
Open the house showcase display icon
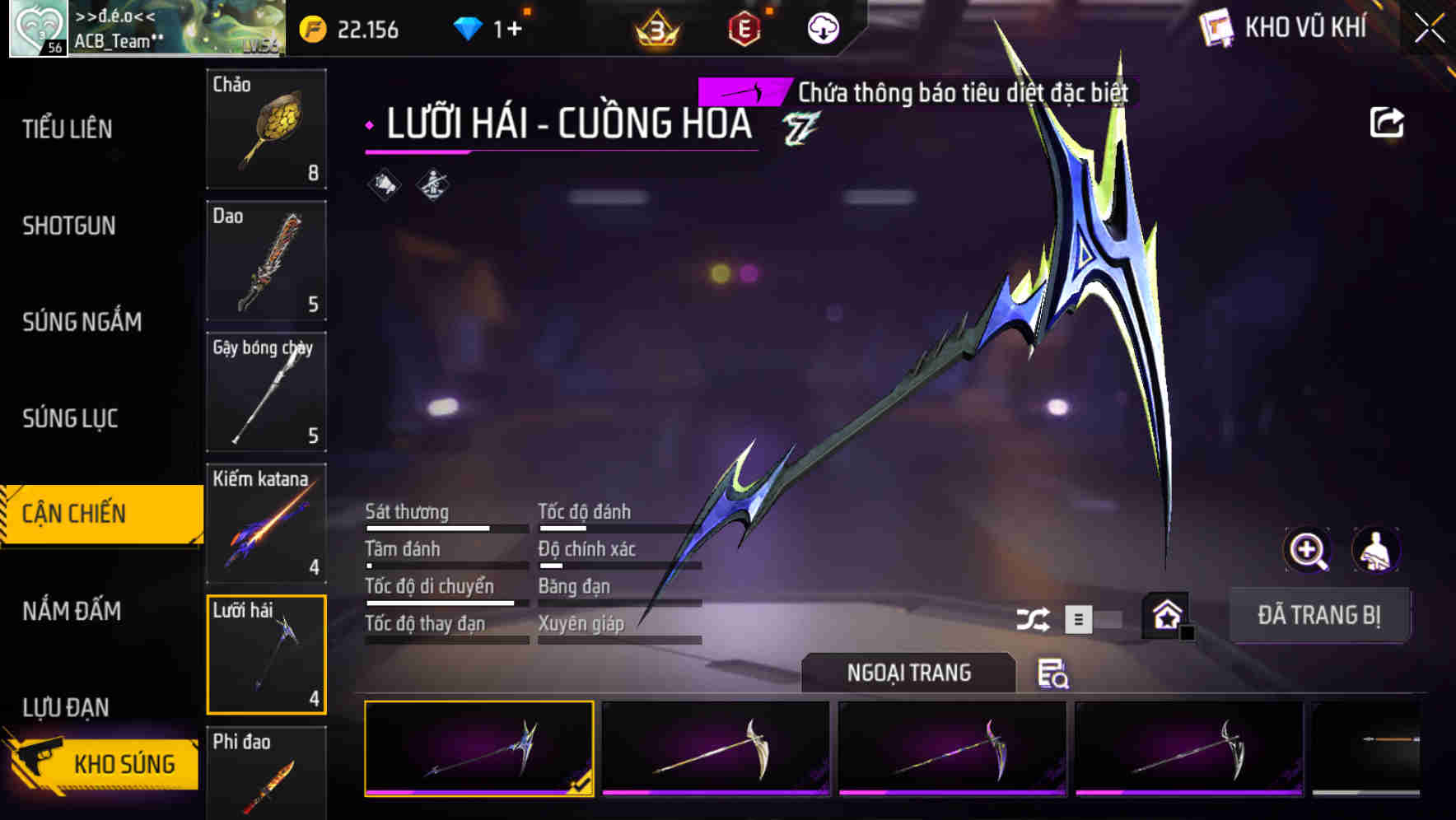click(1164, 615)
